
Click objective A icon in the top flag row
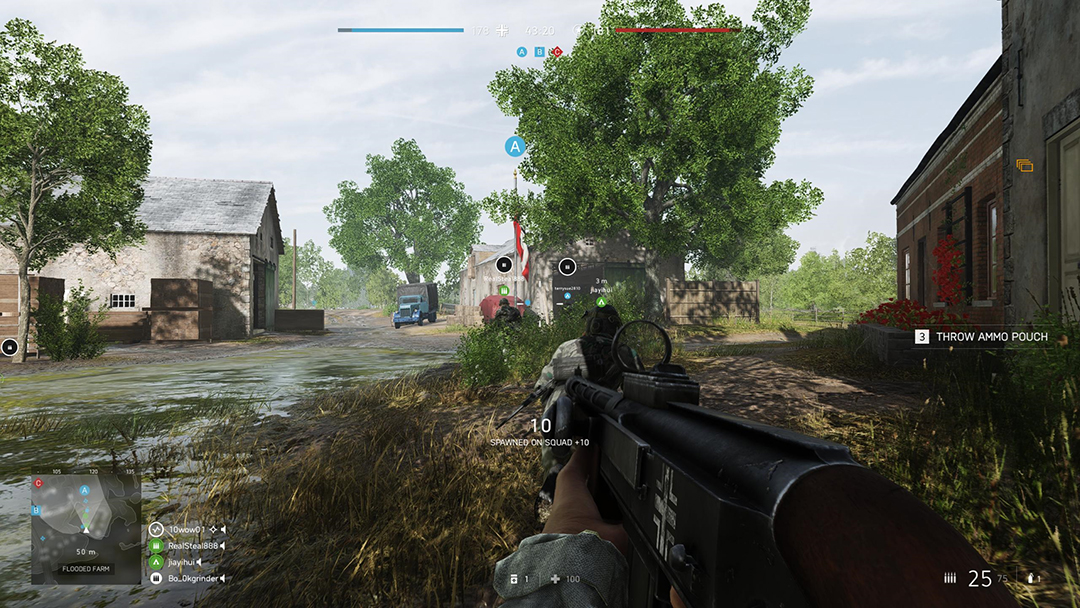(522, 51)
